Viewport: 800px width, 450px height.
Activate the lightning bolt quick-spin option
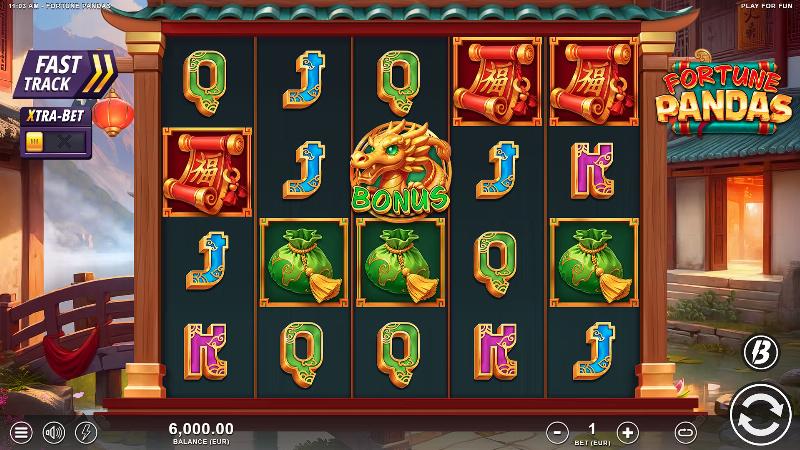[85, 433]
